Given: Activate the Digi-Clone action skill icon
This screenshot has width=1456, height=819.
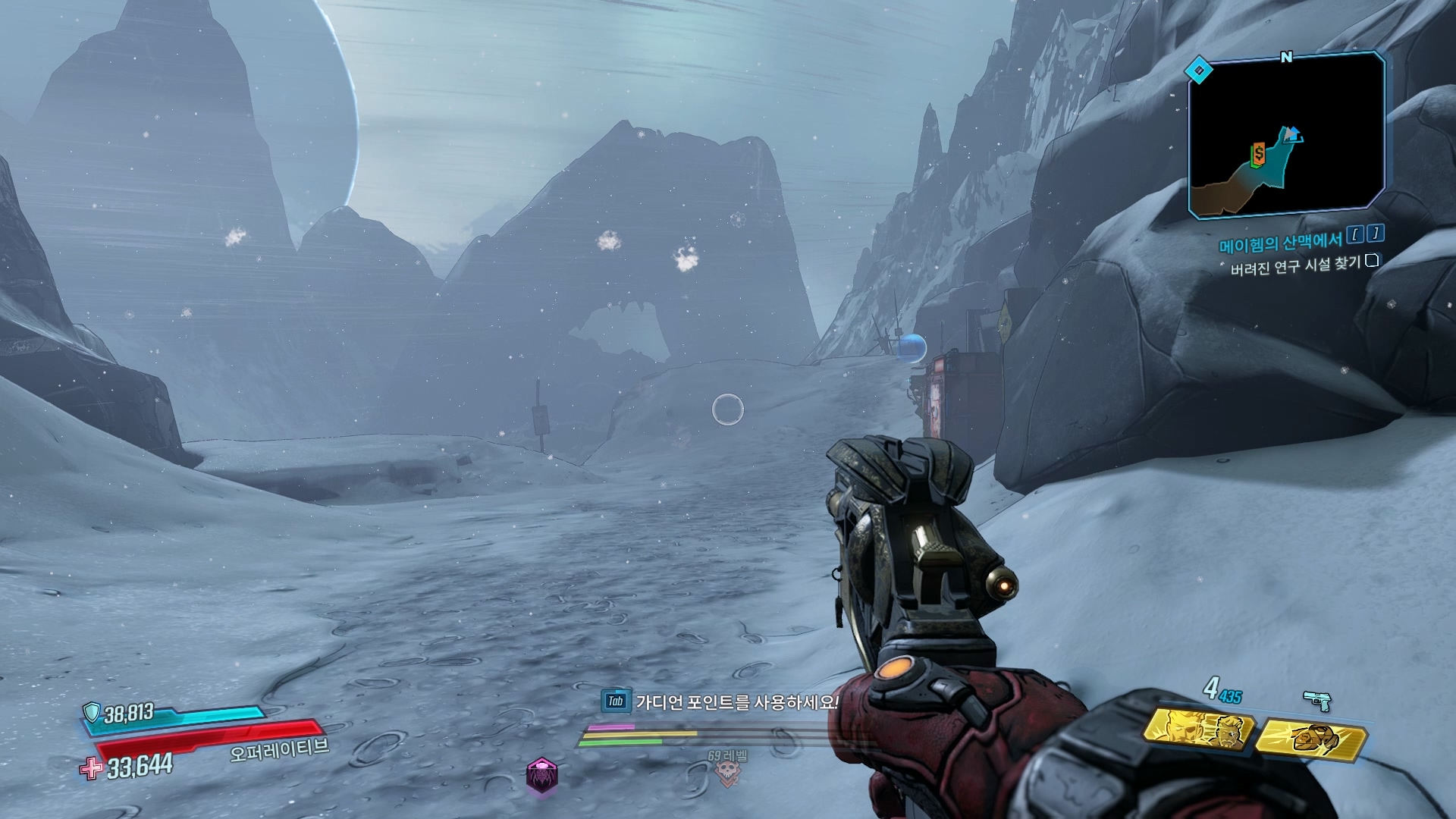Looking at the screenshot, I should click(1198, 730).
